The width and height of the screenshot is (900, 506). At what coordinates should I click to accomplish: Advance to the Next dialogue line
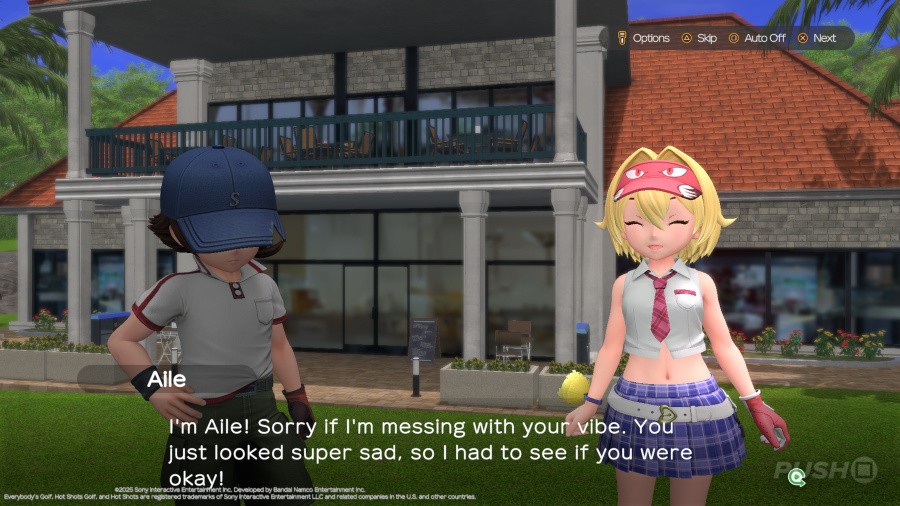tap(817, 38)
